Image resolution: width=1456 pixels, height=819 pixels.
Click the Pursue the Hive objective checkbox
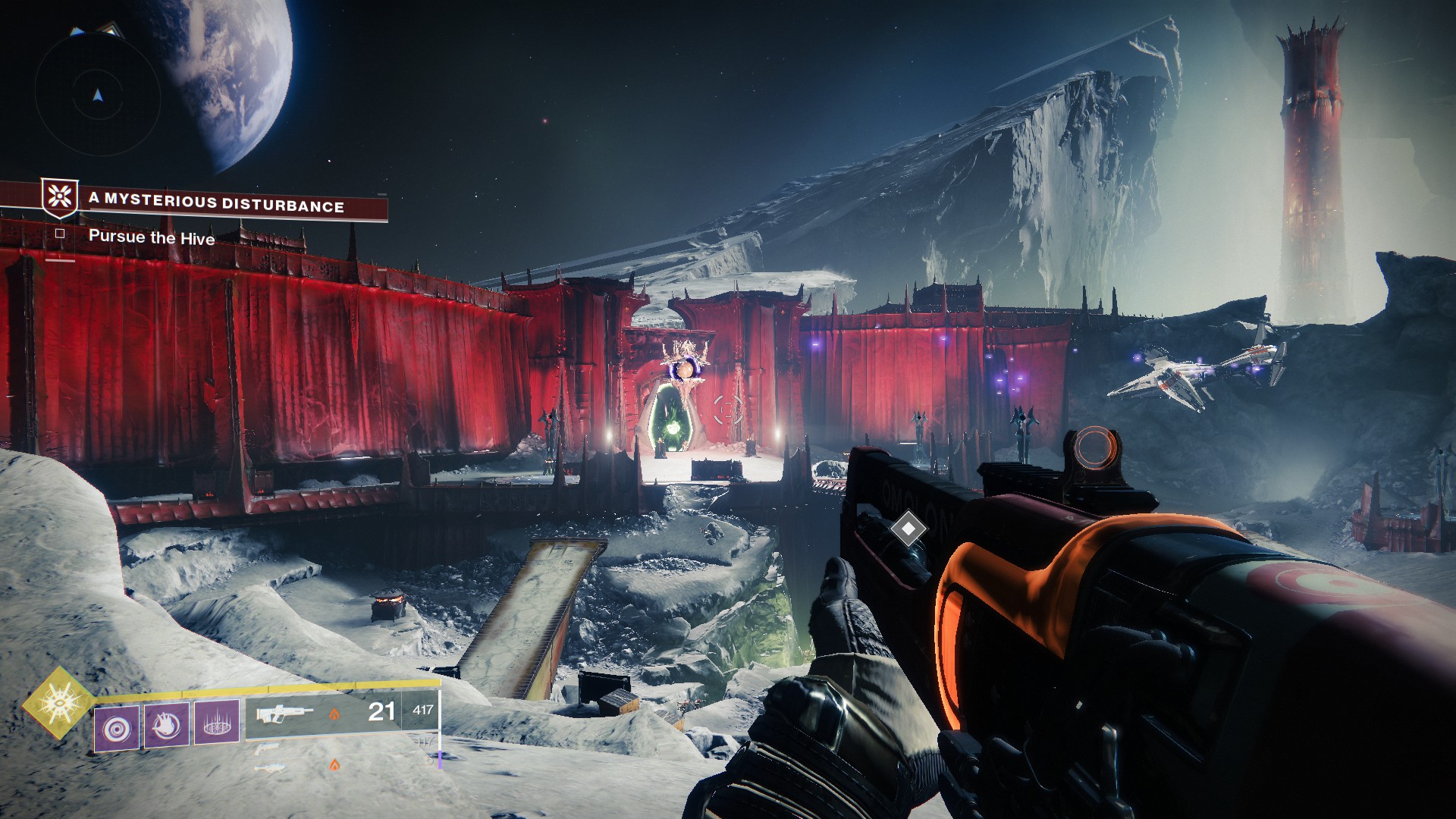pos(60,234)
